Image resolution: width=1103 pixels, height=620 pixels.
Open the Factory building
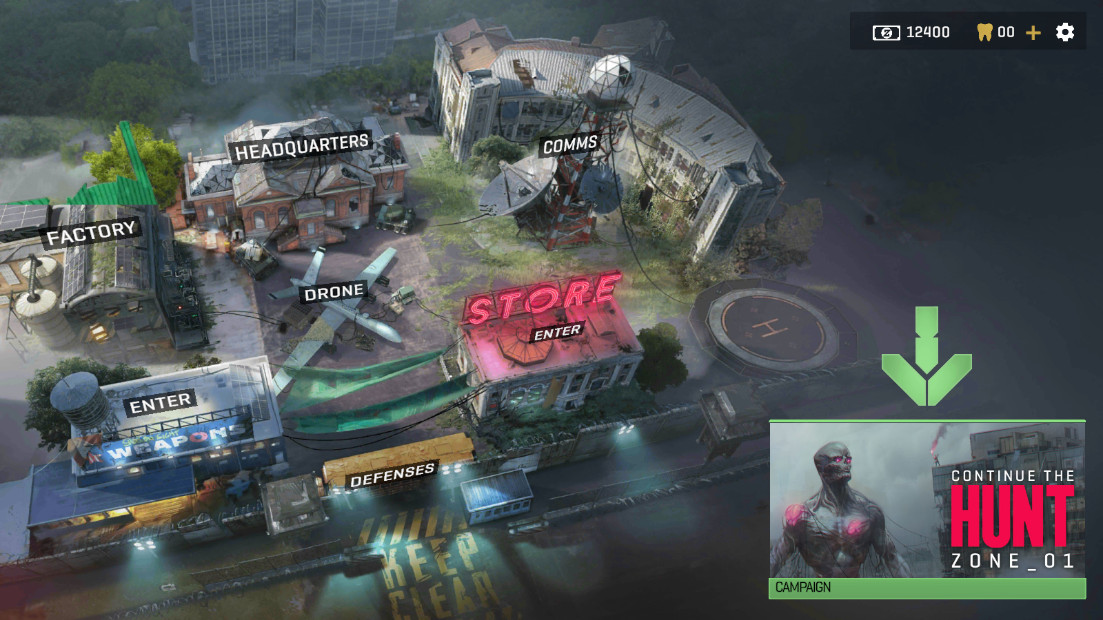[91, 233]
